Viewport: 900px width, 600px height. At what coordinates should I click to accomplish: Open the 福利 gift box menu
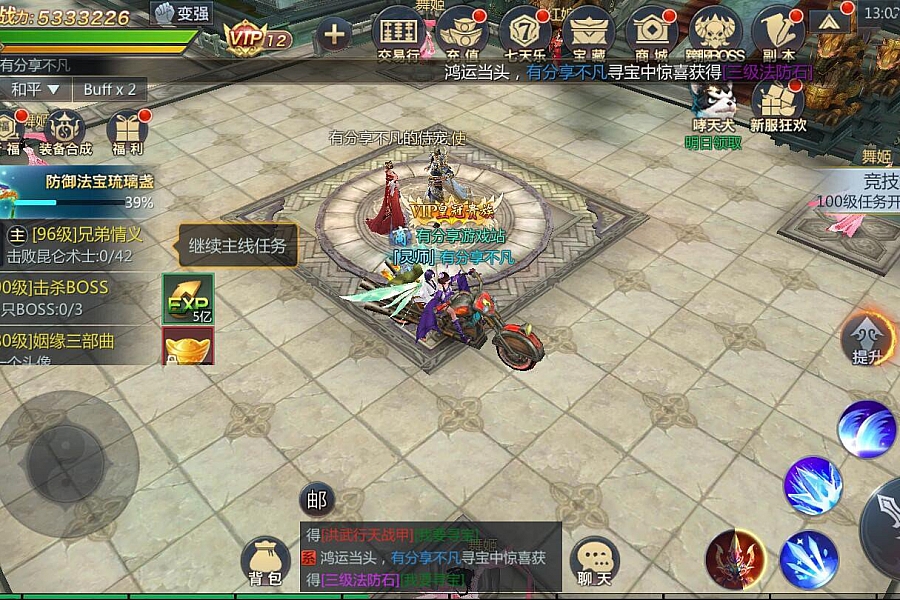[127, 133]
